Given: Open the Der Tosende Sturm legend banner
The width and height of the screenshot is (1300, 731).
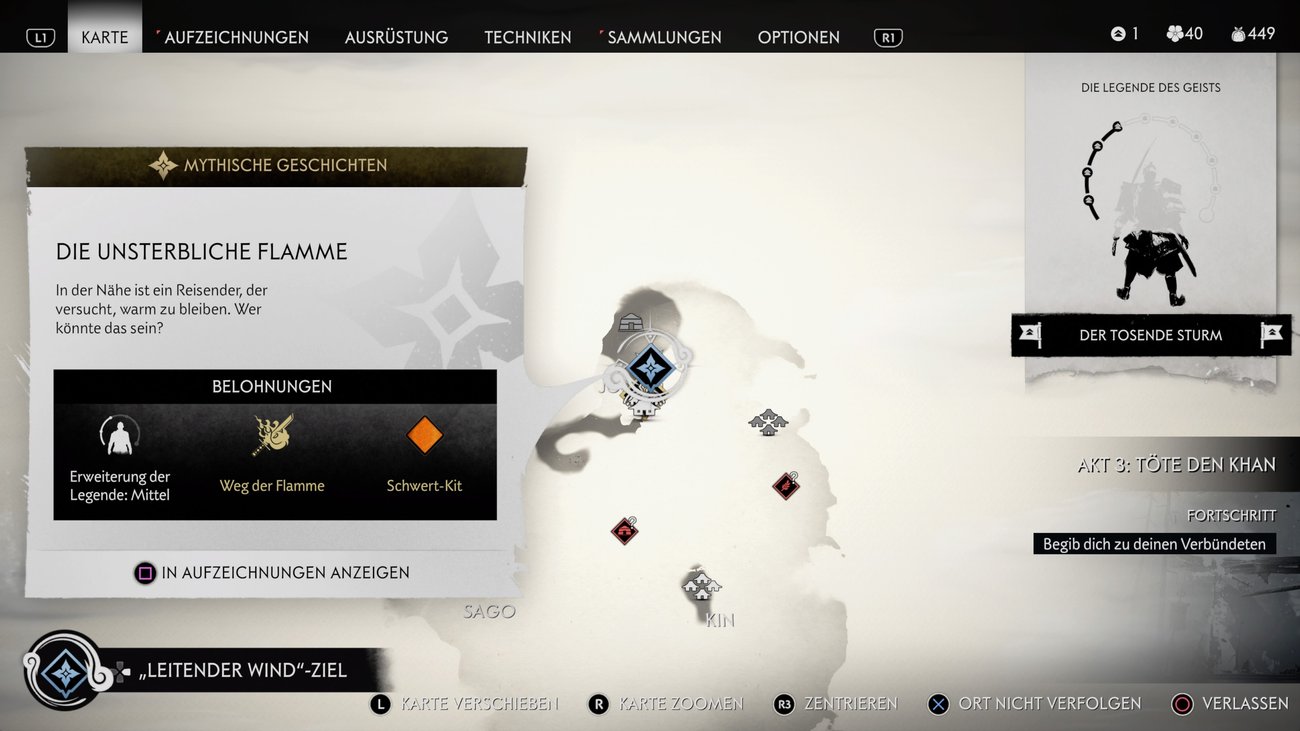Looking at the screenshot, I should [x=1151, y=335].
